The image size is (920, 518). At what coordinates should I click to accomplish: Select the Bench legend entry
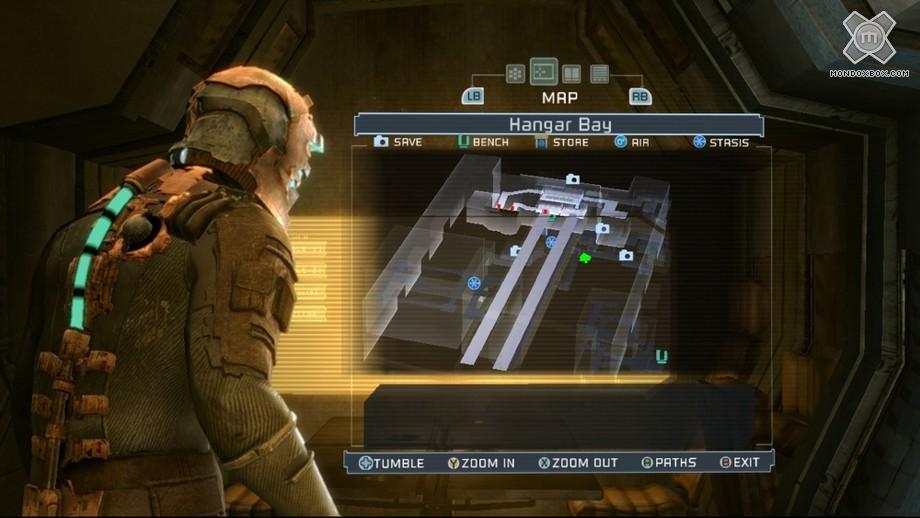pyautogui.click(x=483, y=142)
